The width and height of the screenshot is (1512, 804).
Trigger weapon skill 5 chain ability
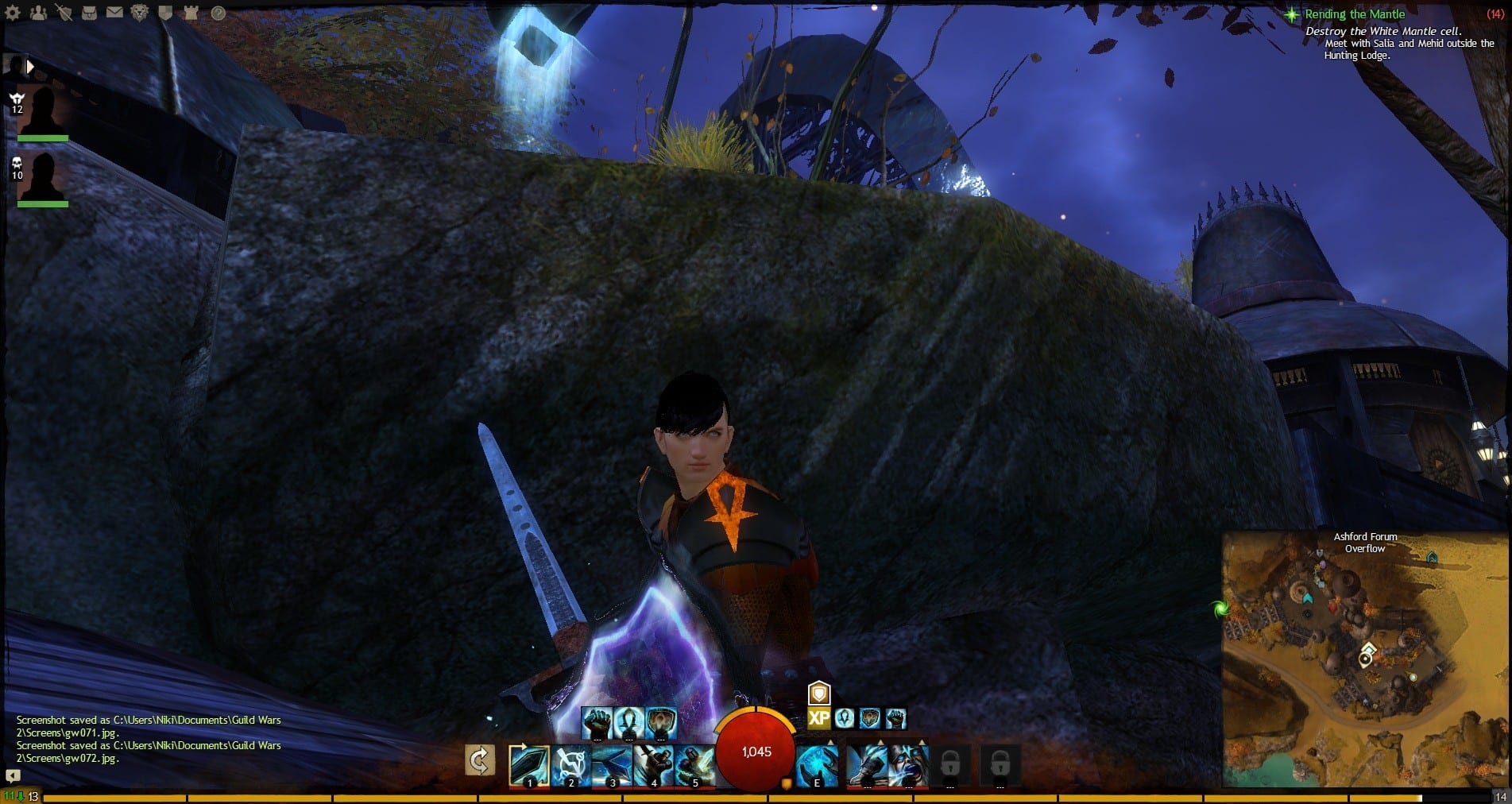[694, 765]
